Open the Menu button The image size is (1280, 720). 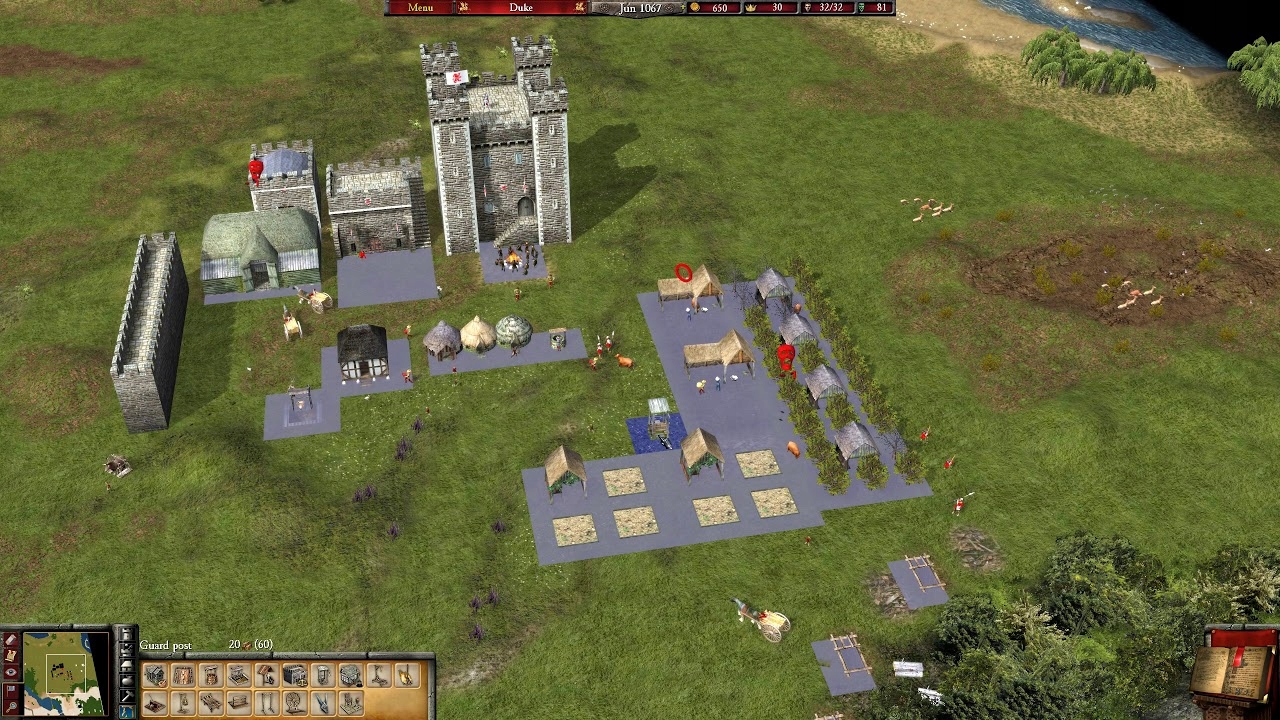[x=420, y=8]
